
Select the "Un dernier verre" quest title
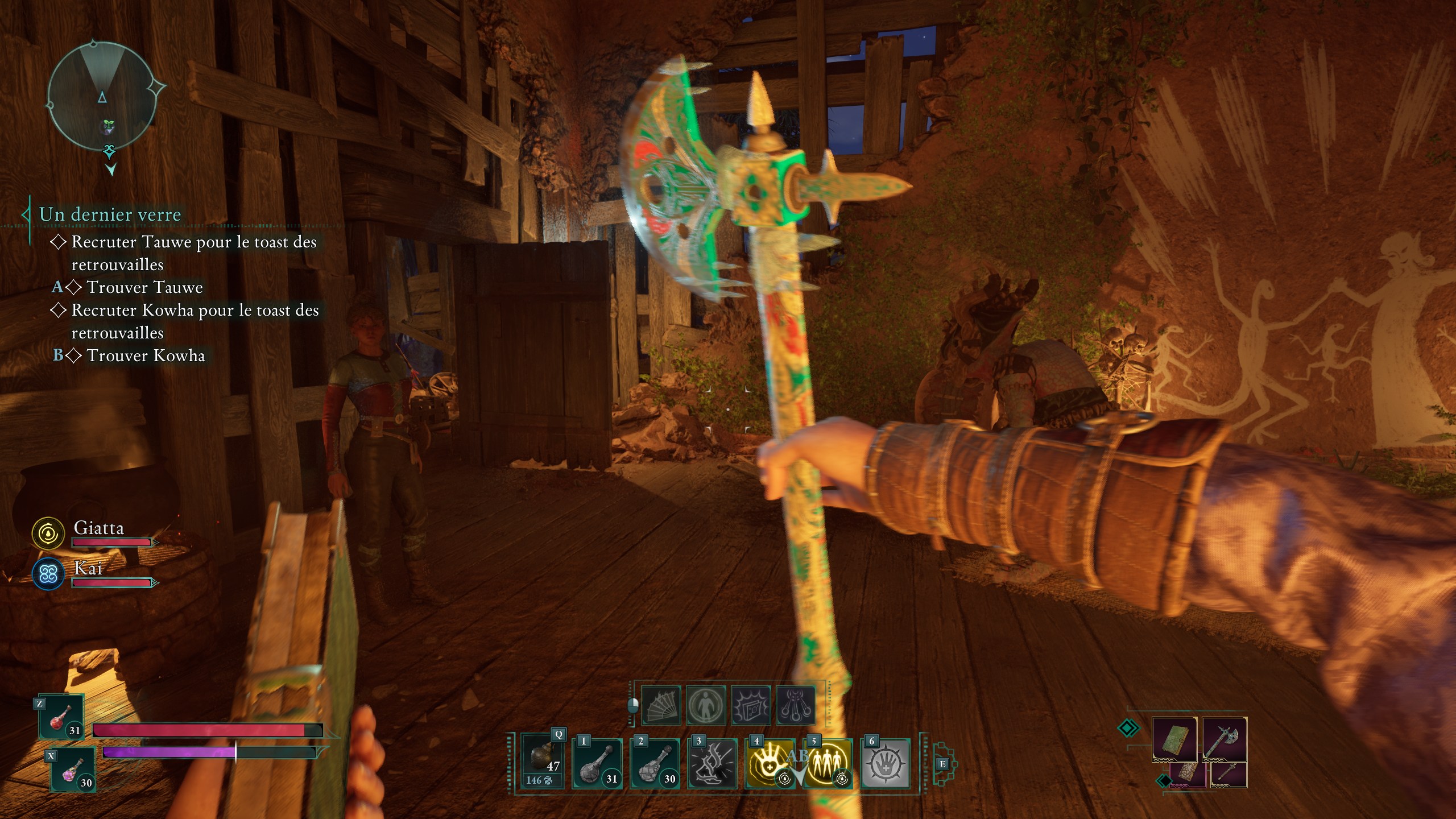click(110, 214)
